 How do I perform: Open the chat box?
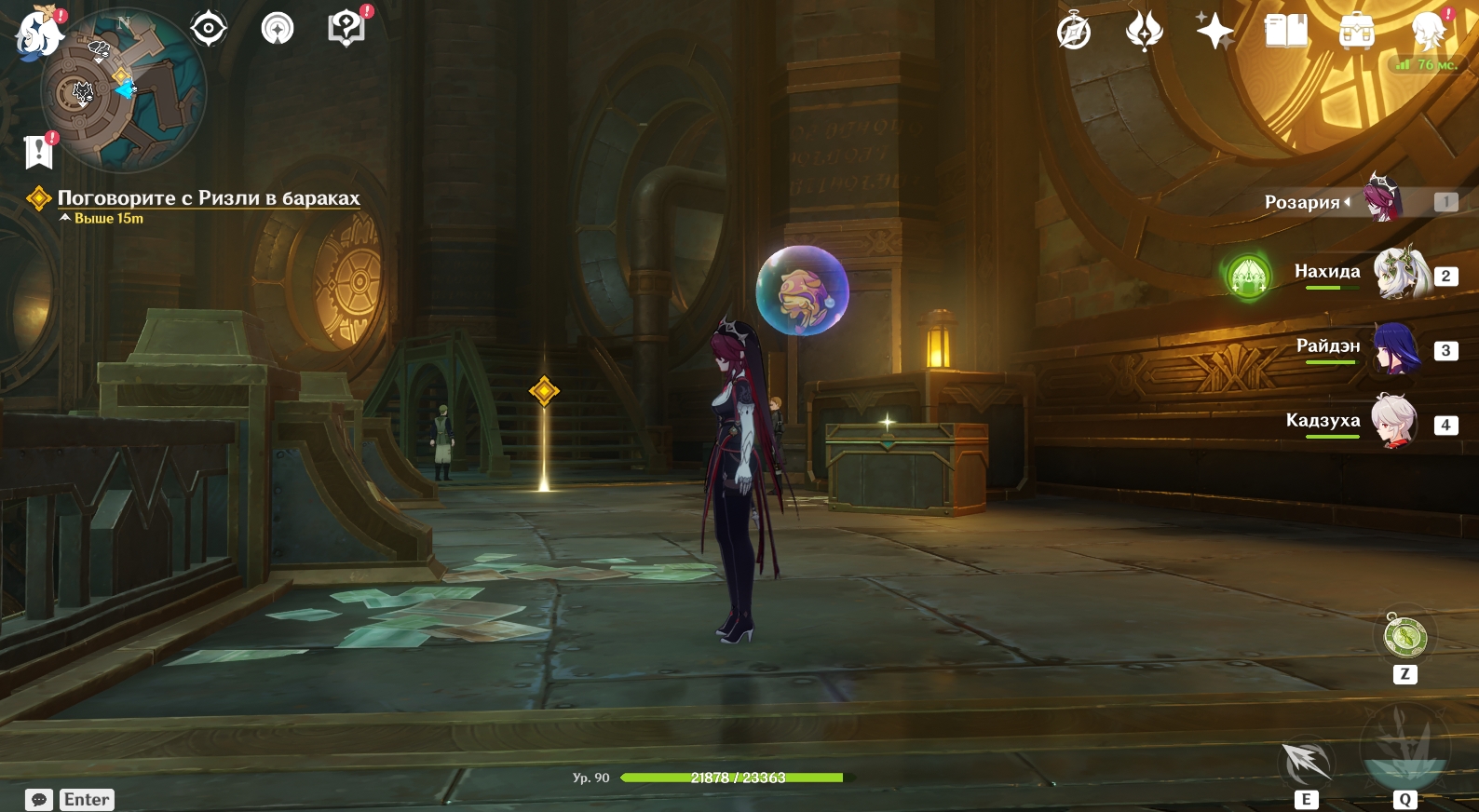click(39, 800)
